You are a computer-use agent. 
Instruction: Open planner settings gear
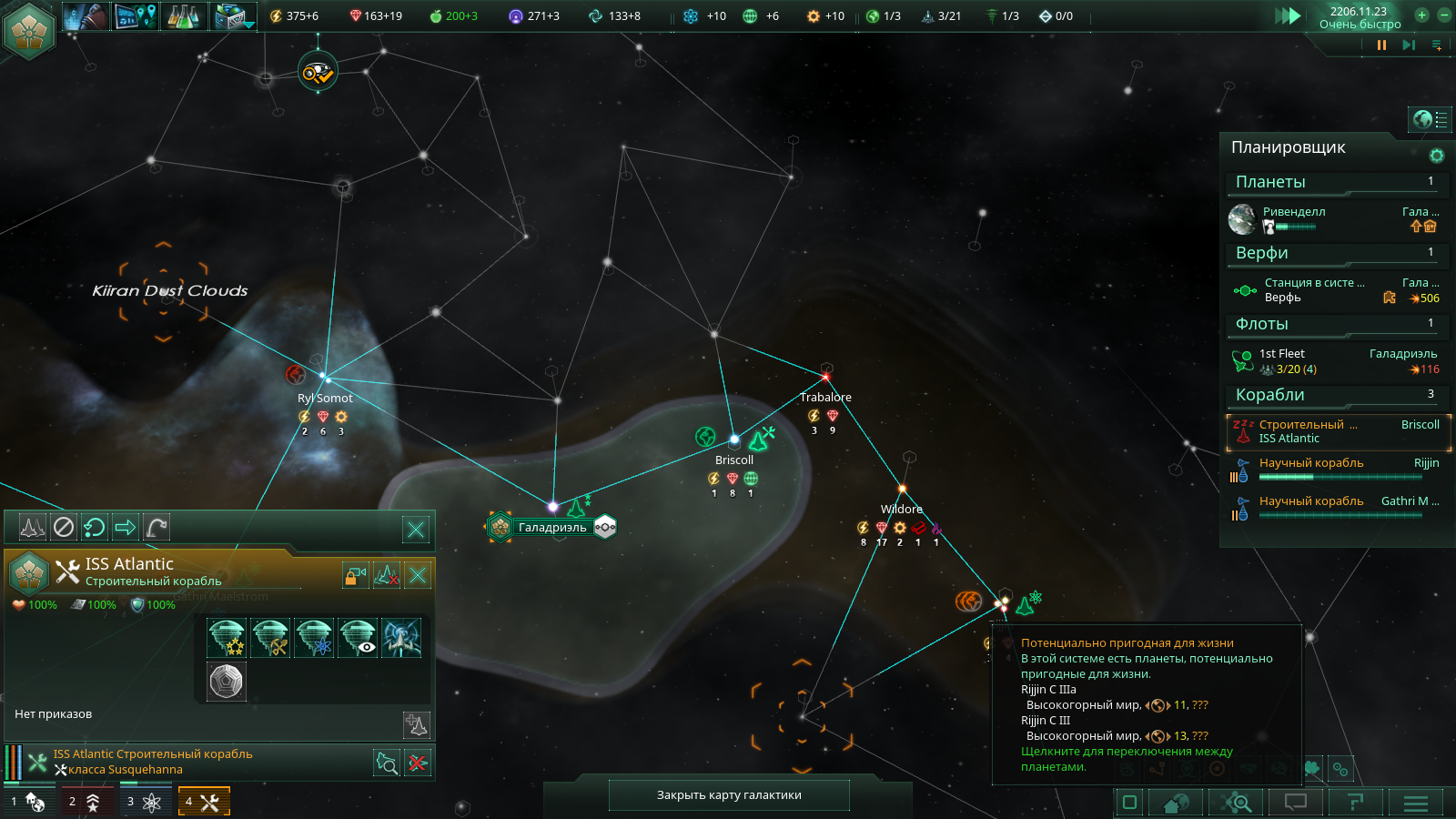pos(1436,156)
